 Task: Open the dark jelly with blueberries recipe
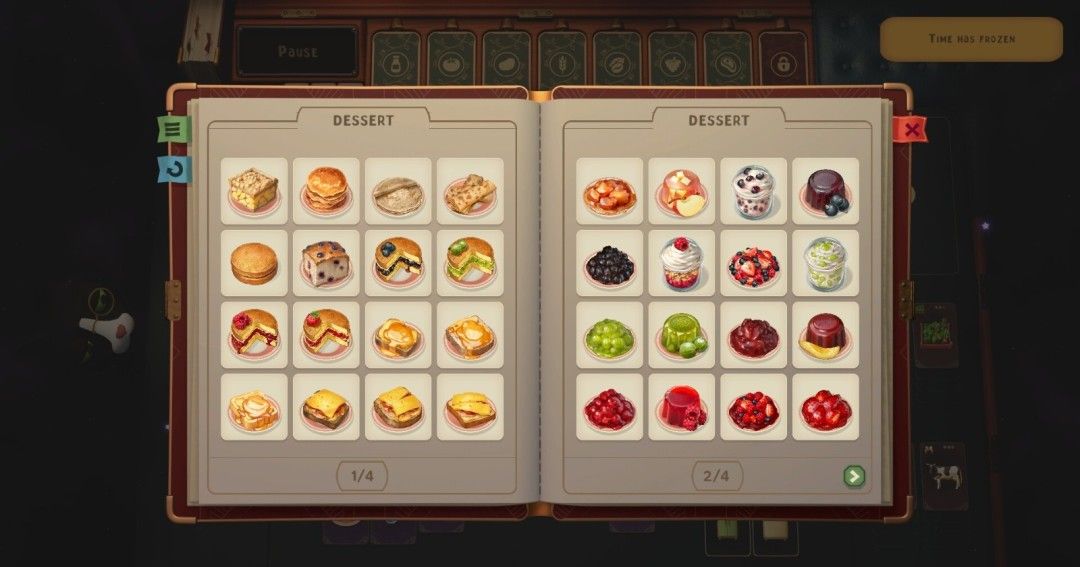[825, 190]
